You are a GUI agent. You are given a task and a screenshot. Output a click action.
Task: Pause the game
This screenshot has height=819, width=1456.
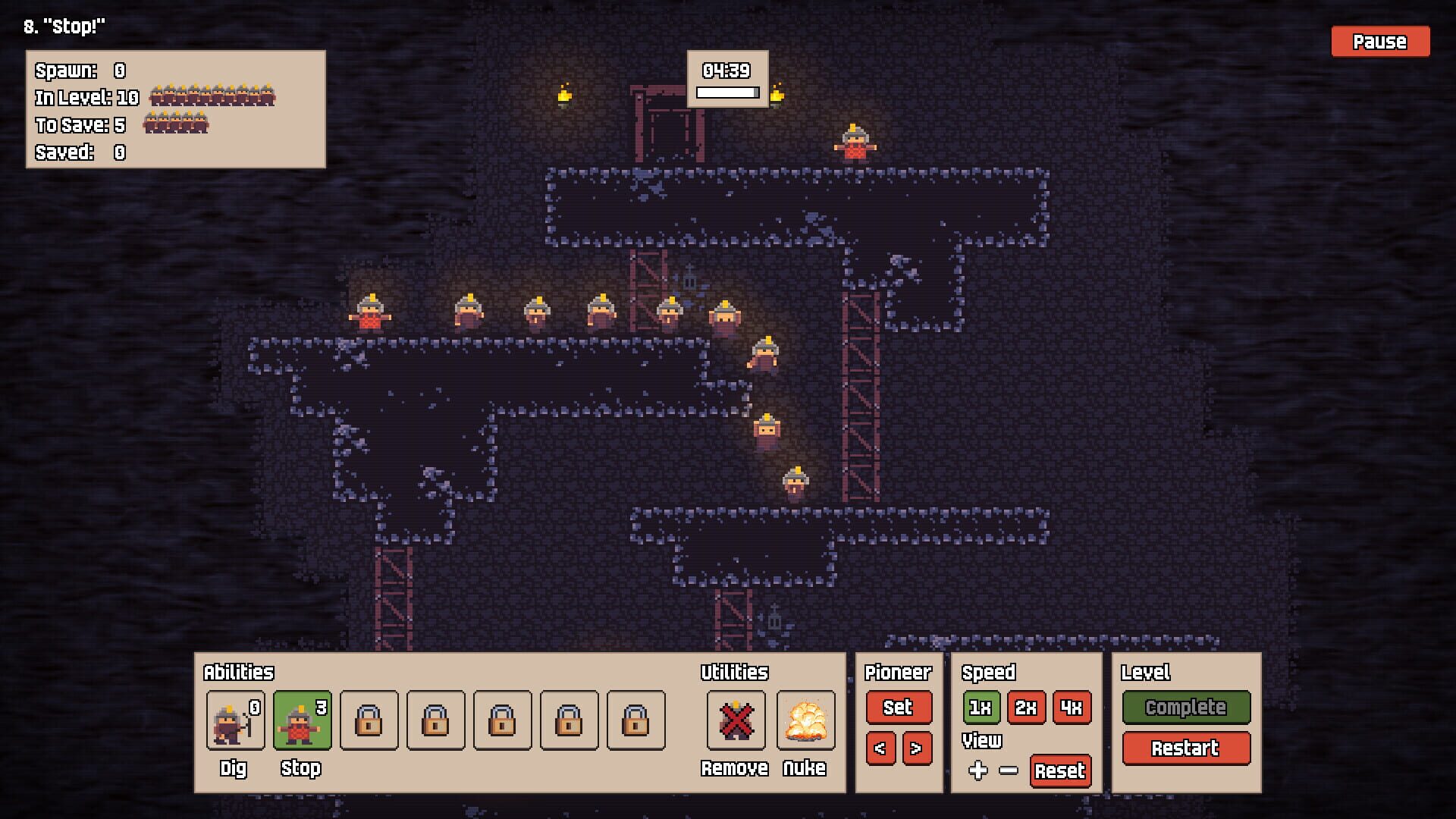[x=1379, y=42]
